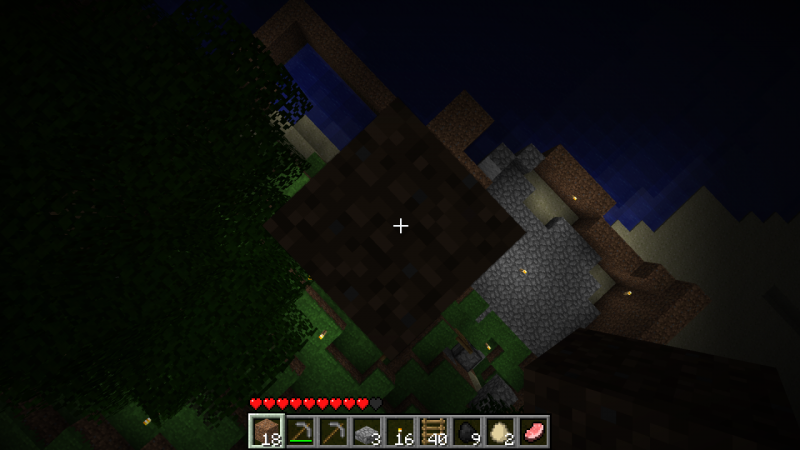Image resolution: width=800 pixels, height=450 pixels.
Task: Select the cobblestone stack of 3
Action: tap(367, 431)
